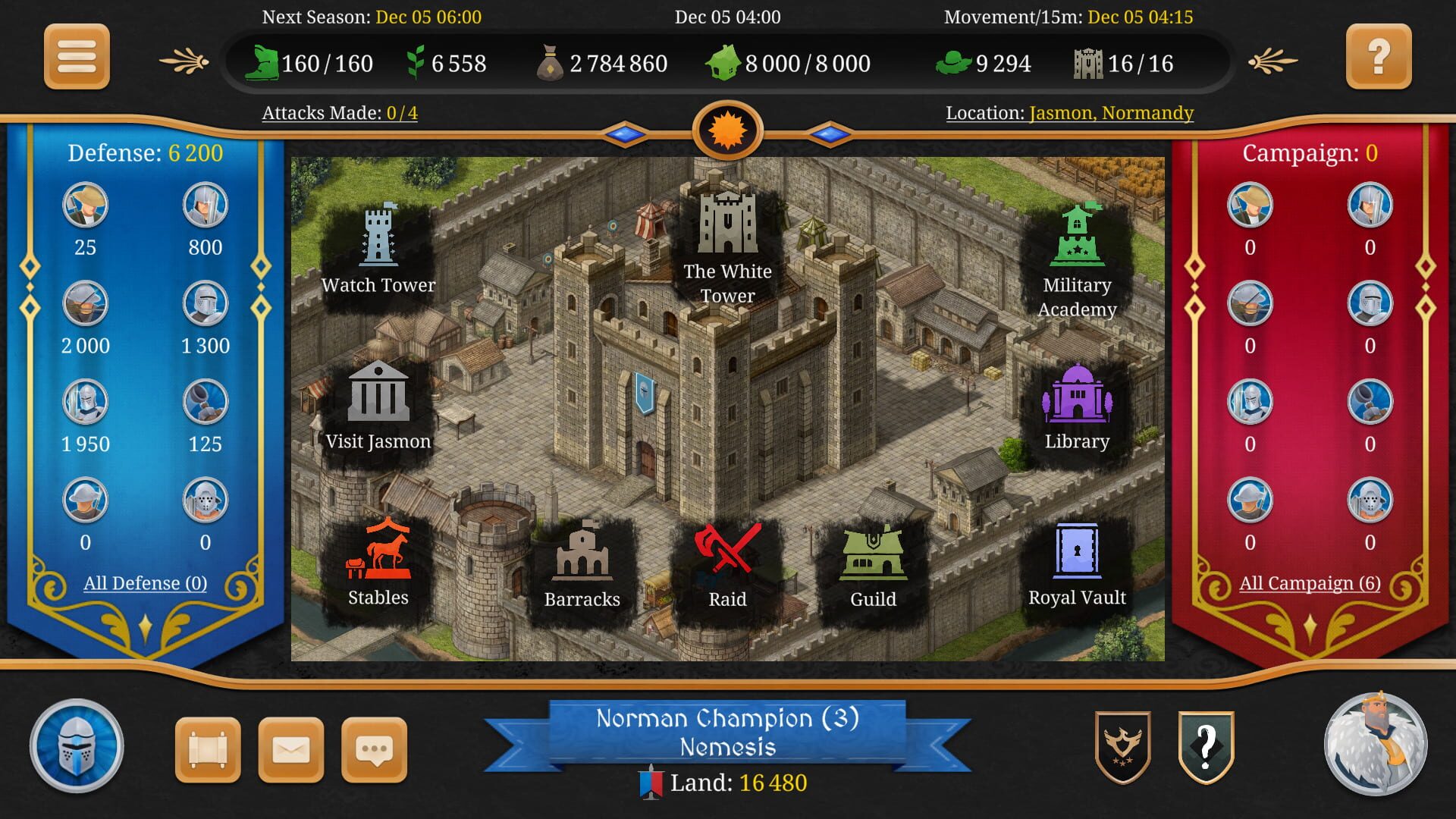Open Location link Jasmon, Normandy
Viewport: 1456px width, 819px height.
click(1110, 114)
